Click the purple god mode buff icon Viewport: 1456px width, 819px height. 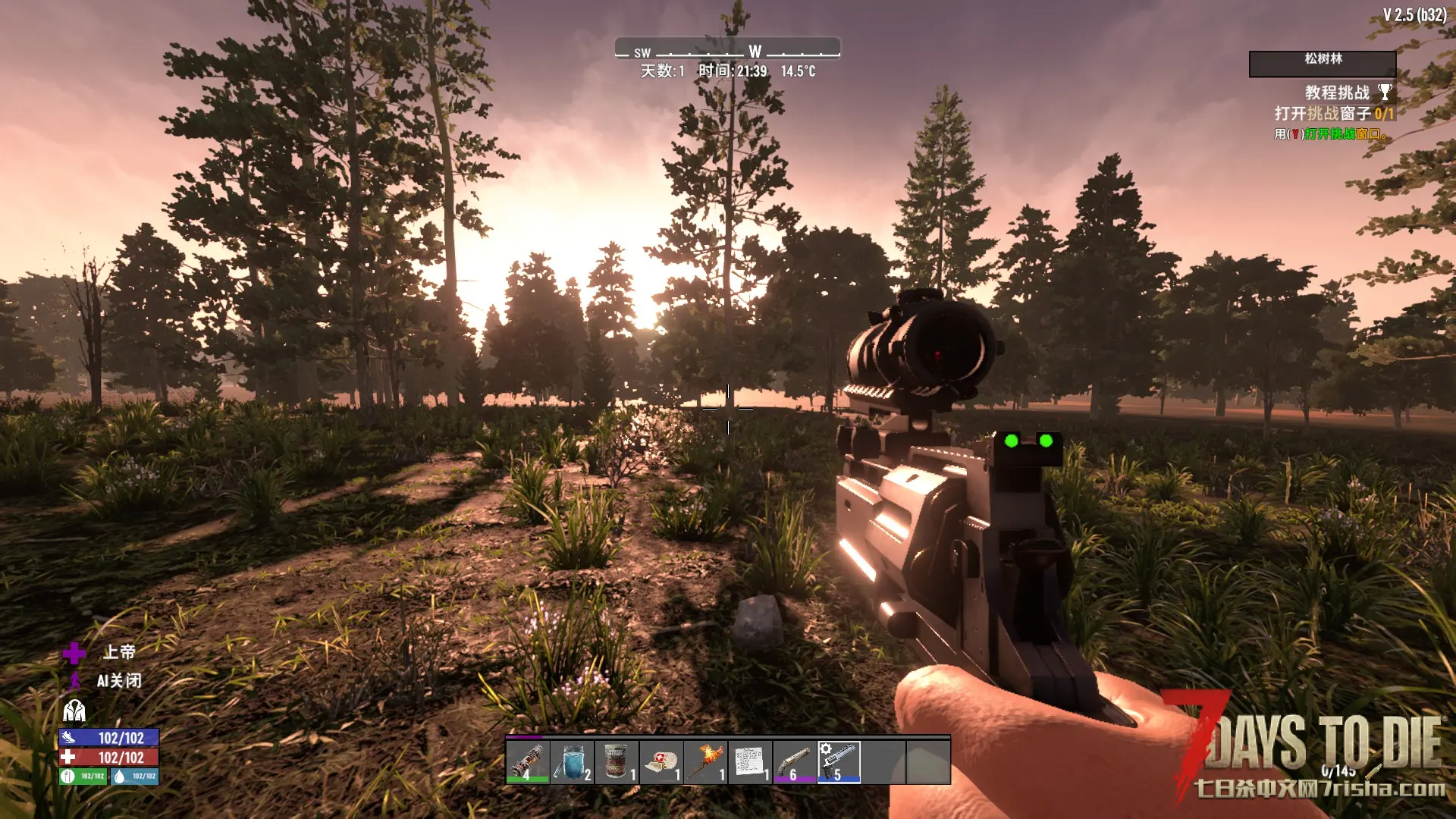coord(74,653)
